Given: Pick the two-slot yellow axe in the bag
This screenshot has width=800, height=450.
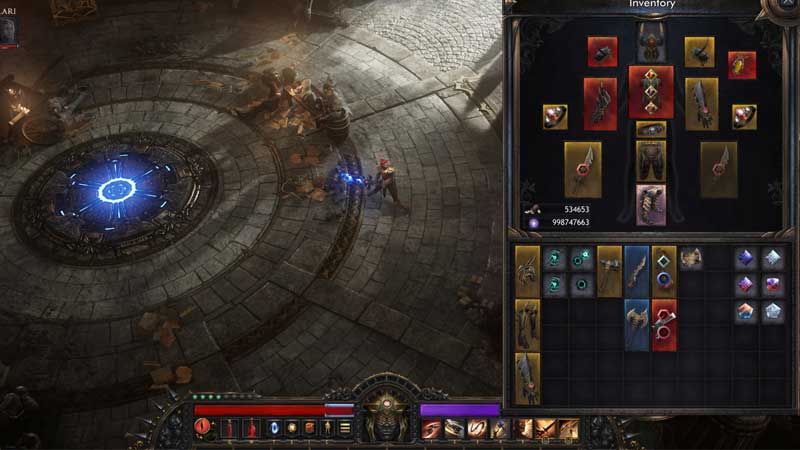Looking at the screenshot, I should pos(609,271).
